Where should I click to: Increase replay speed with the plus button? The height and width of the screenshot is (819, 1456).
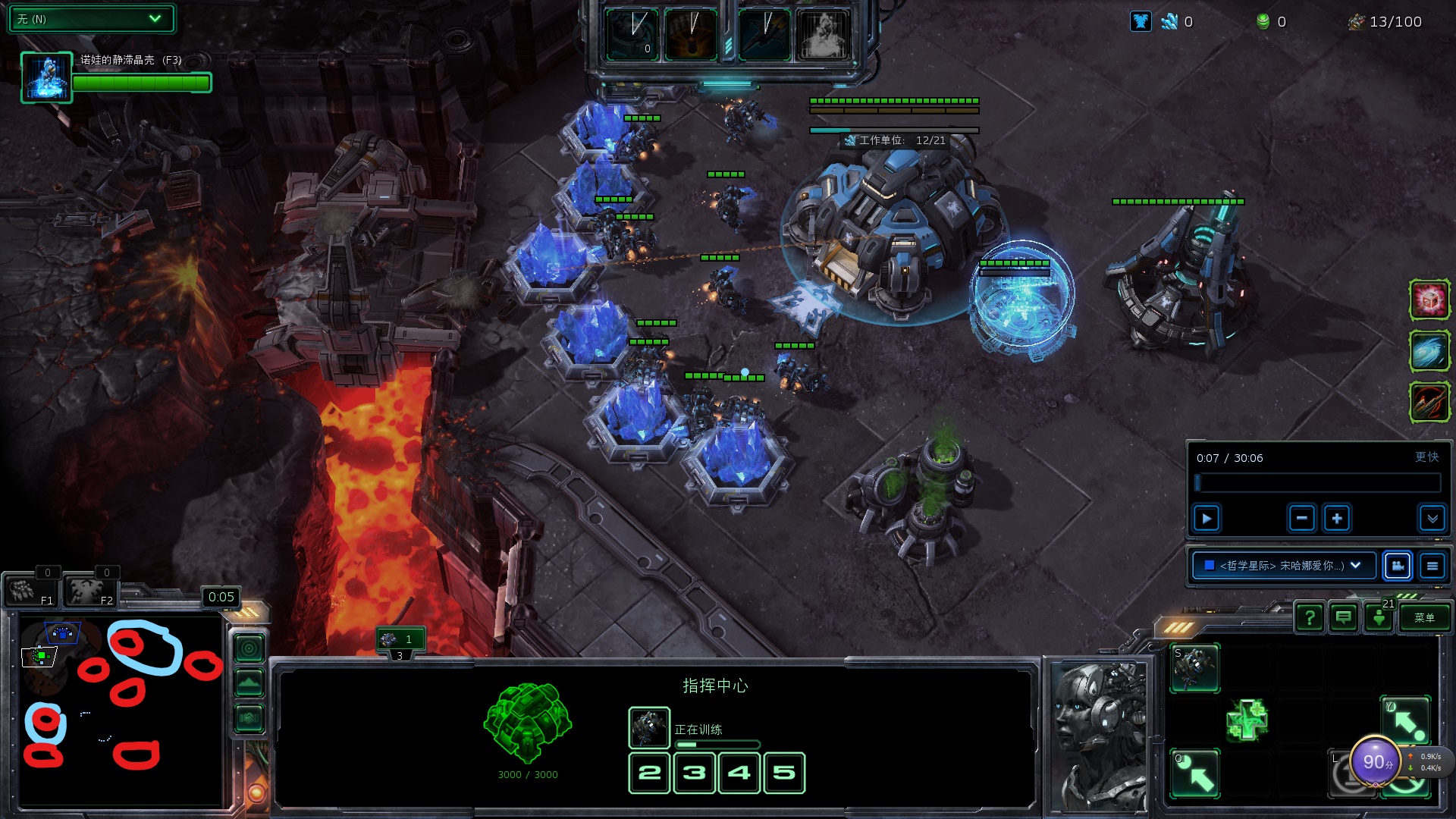click(x=1337, y=519)
